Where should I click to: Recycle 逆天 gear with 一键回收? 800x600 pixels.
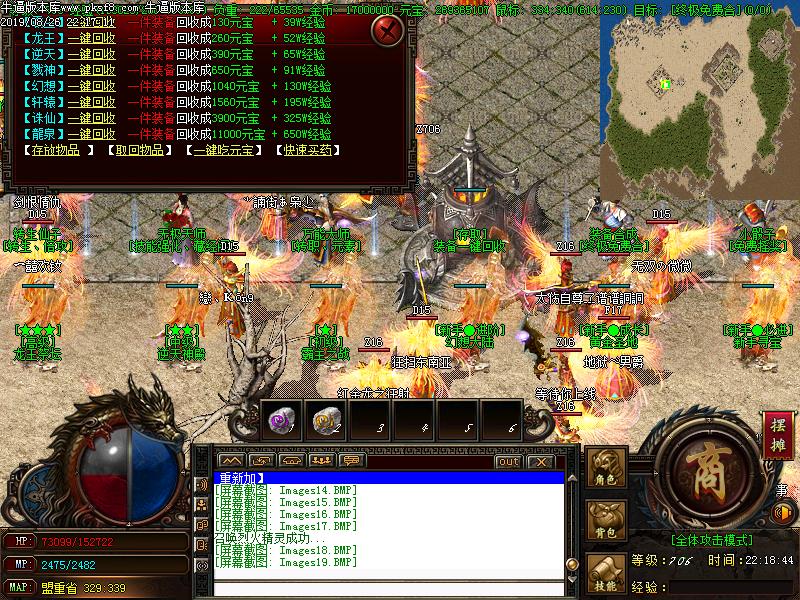pos(91,54)
